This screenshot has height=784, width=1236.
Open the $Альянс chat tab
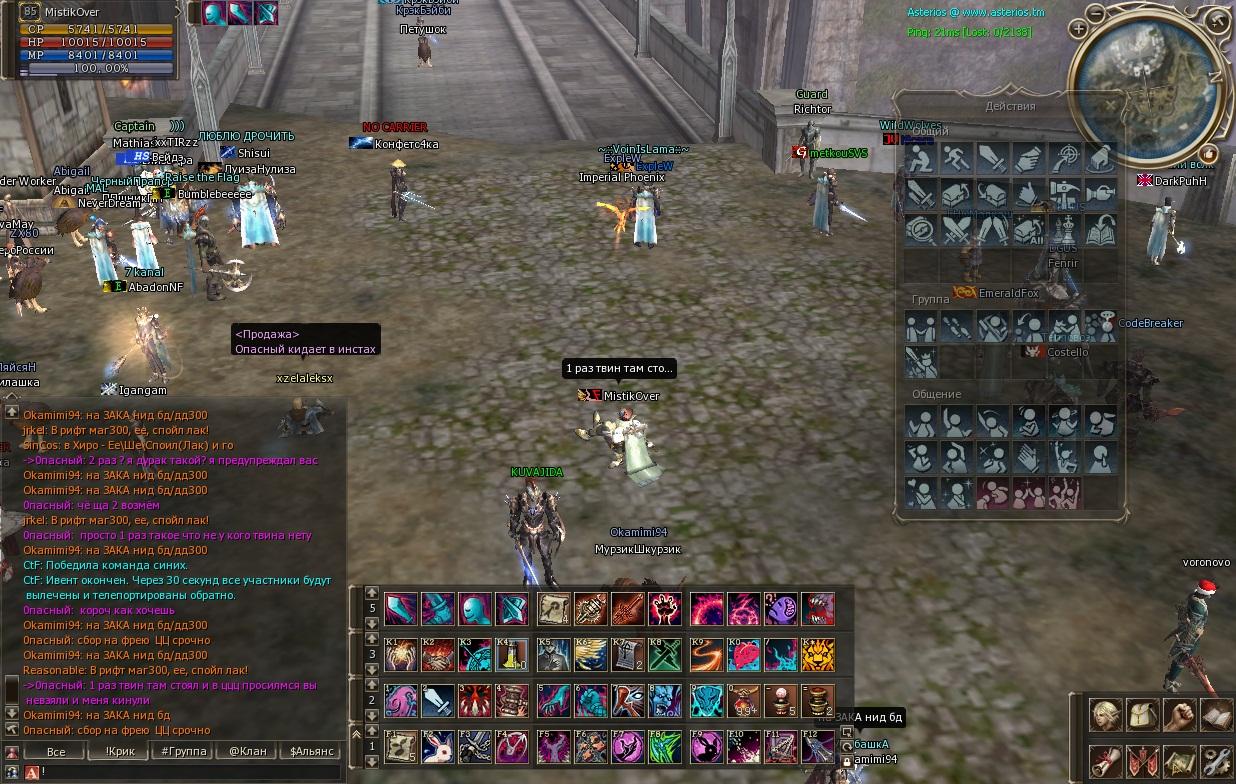pyautogui.click(x=310, y=751)
